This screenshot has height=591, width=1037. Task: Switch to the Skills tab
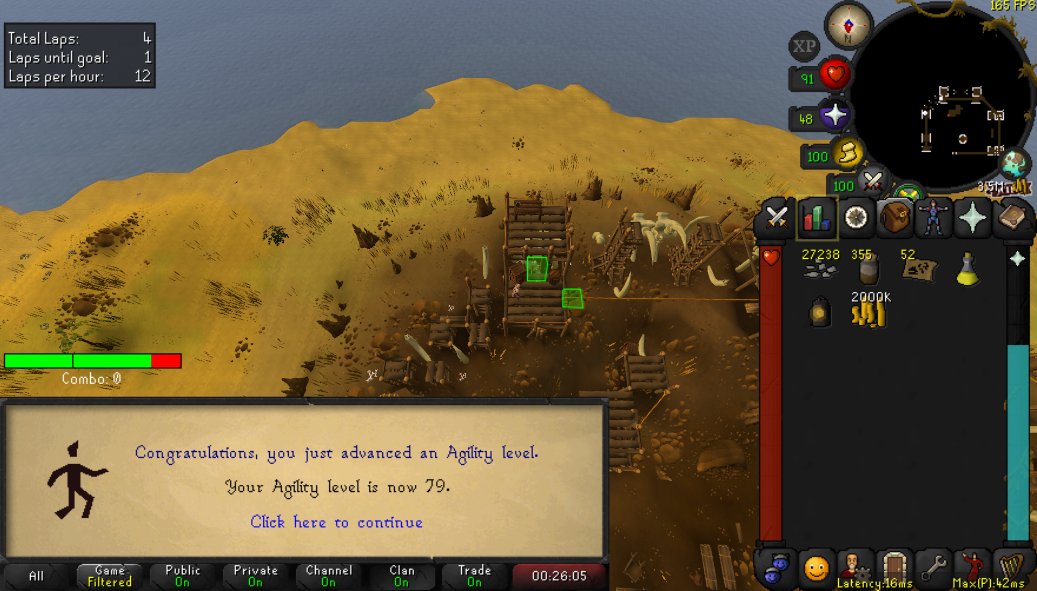815,218
